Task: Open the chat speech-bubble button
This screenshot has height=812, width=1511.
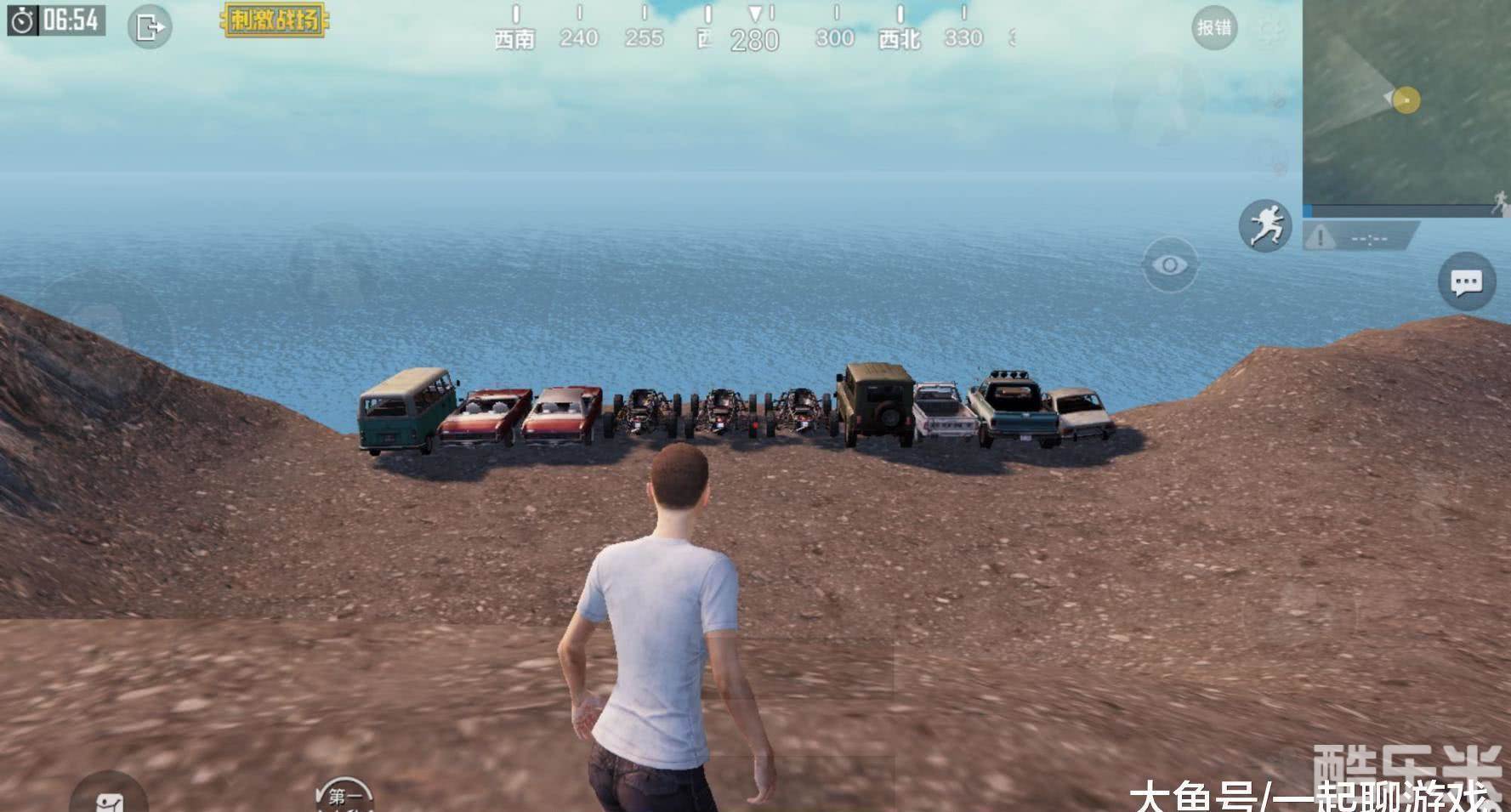Action: 1466,281
